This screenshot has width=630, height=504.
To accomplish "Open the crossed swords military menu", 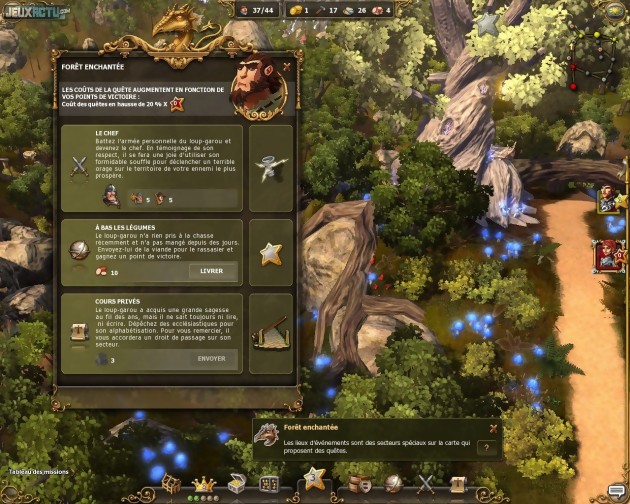I will point(427,484).
